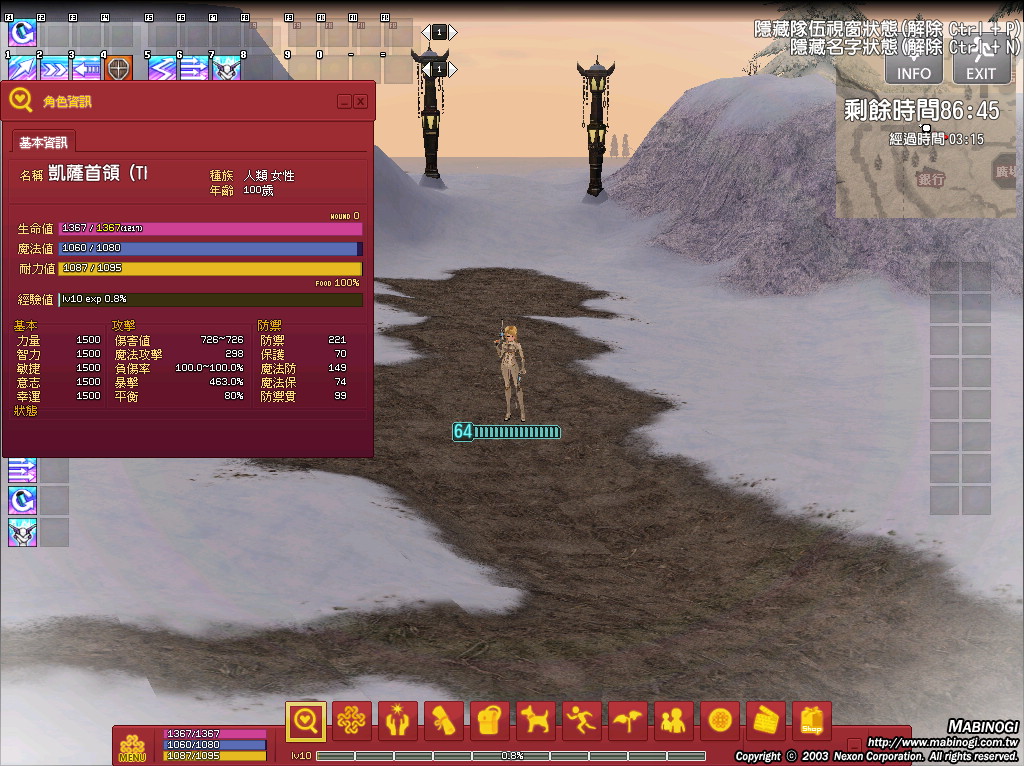
Task: Activate the F1 swirl skill icon
Action: (21, 32)
